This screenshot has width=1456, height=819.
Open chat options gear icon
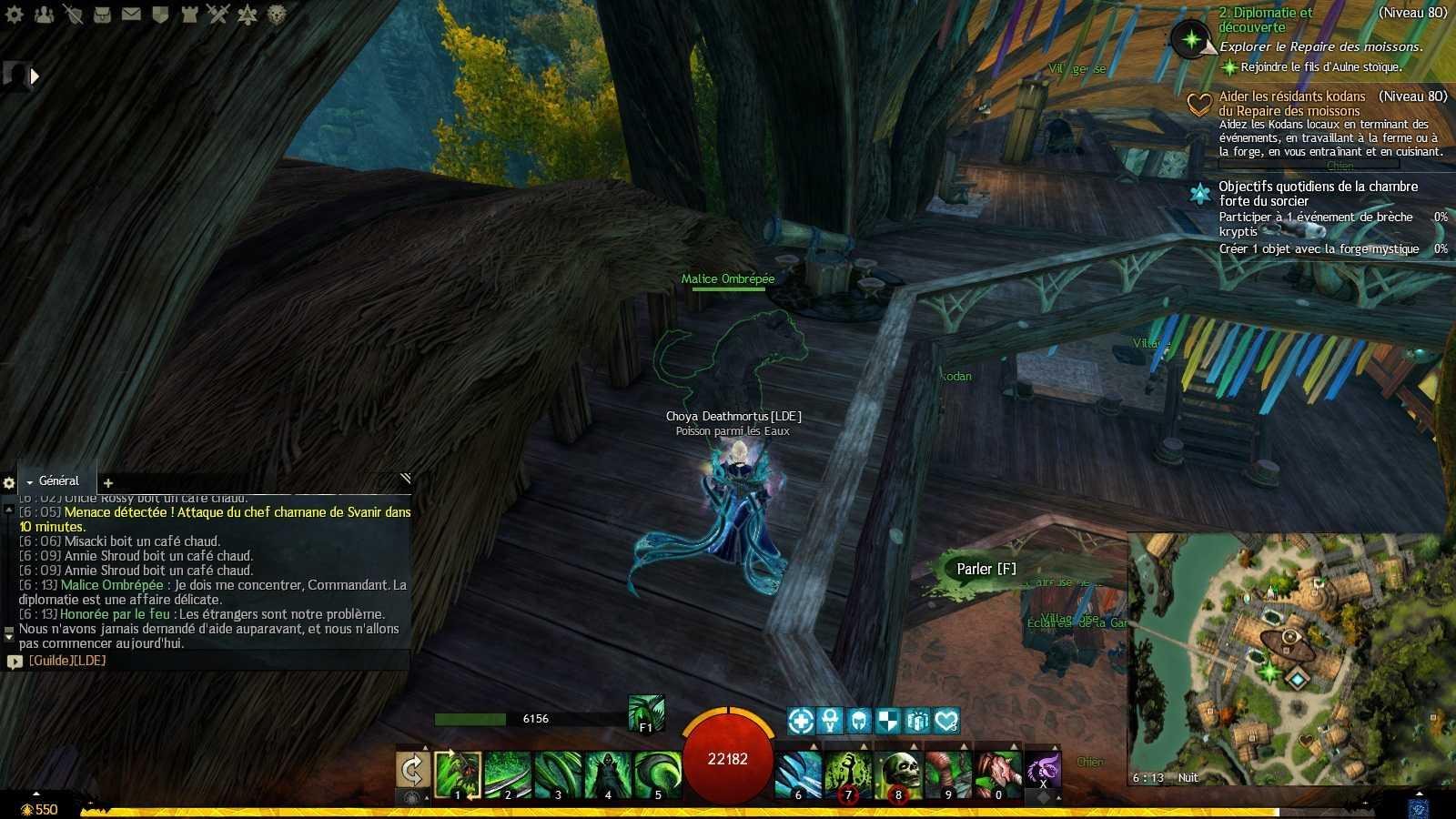[x=9, y=482]
